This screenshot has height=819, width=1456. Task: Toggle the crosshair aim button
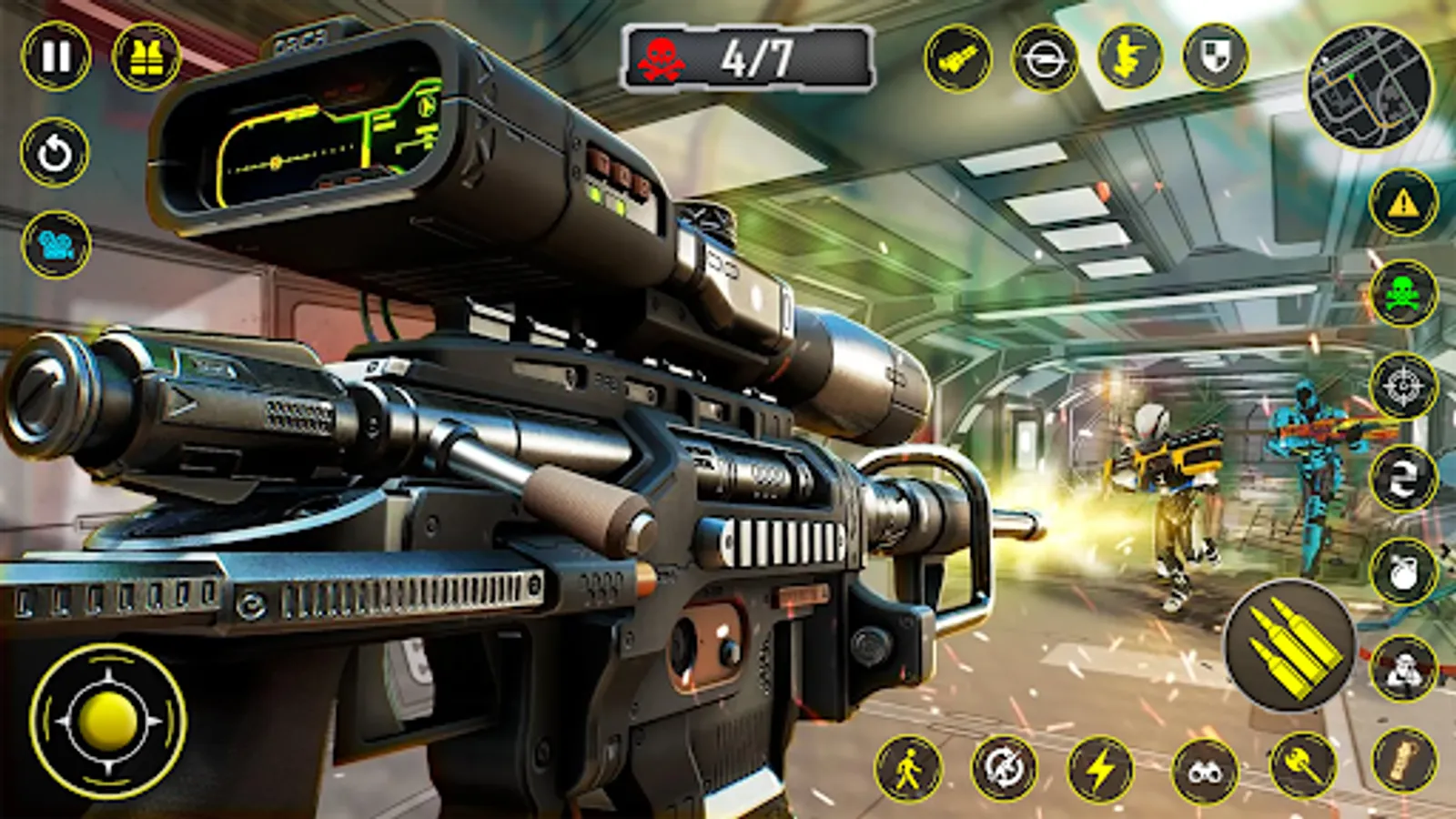(x=1403, y=386)
